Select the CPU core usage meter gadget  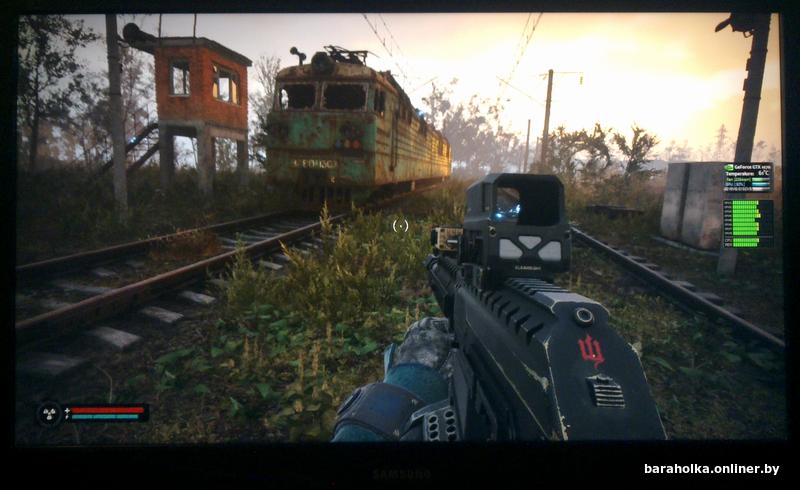[747, 223]
